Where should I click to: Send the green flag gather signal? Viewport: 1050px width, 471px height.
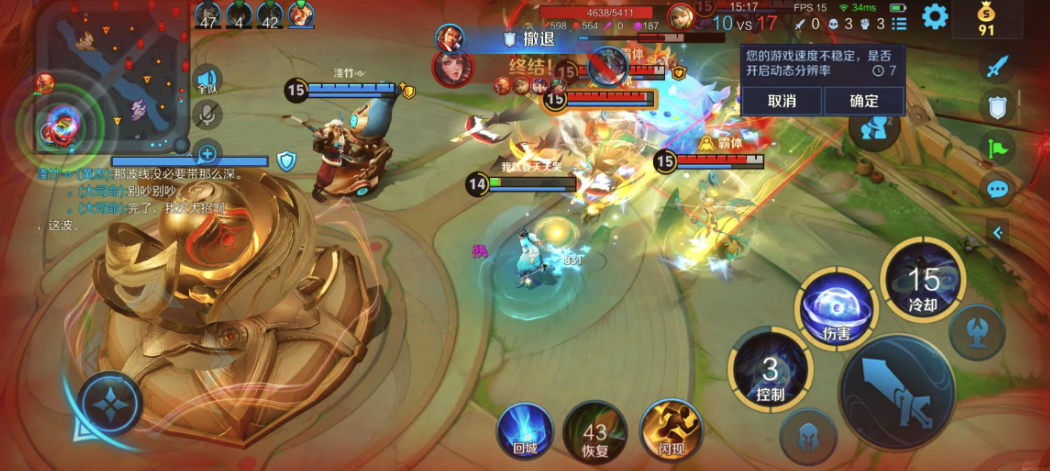tap(997, 148)
